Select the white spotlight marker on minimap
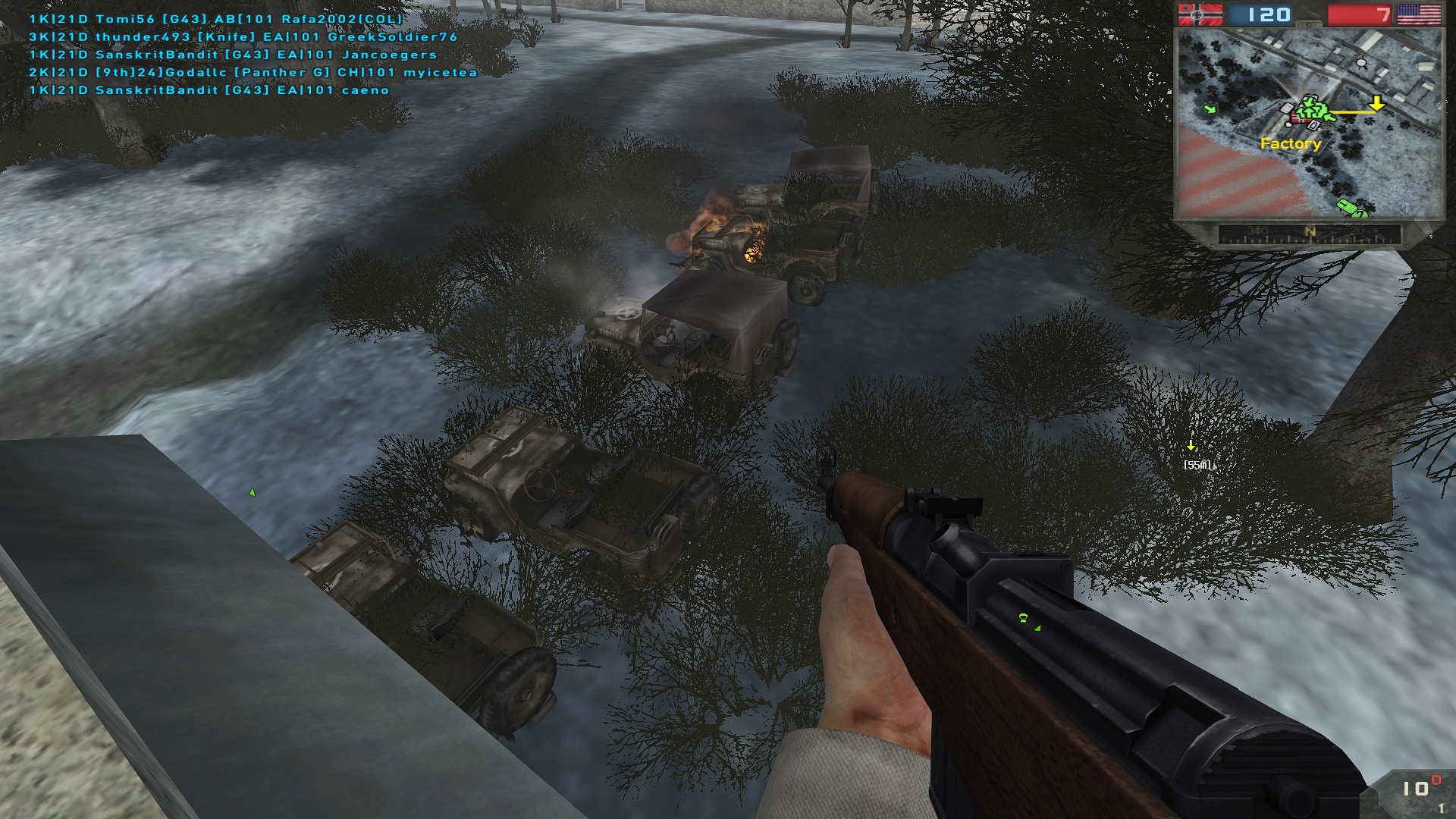 [1361, 63]
